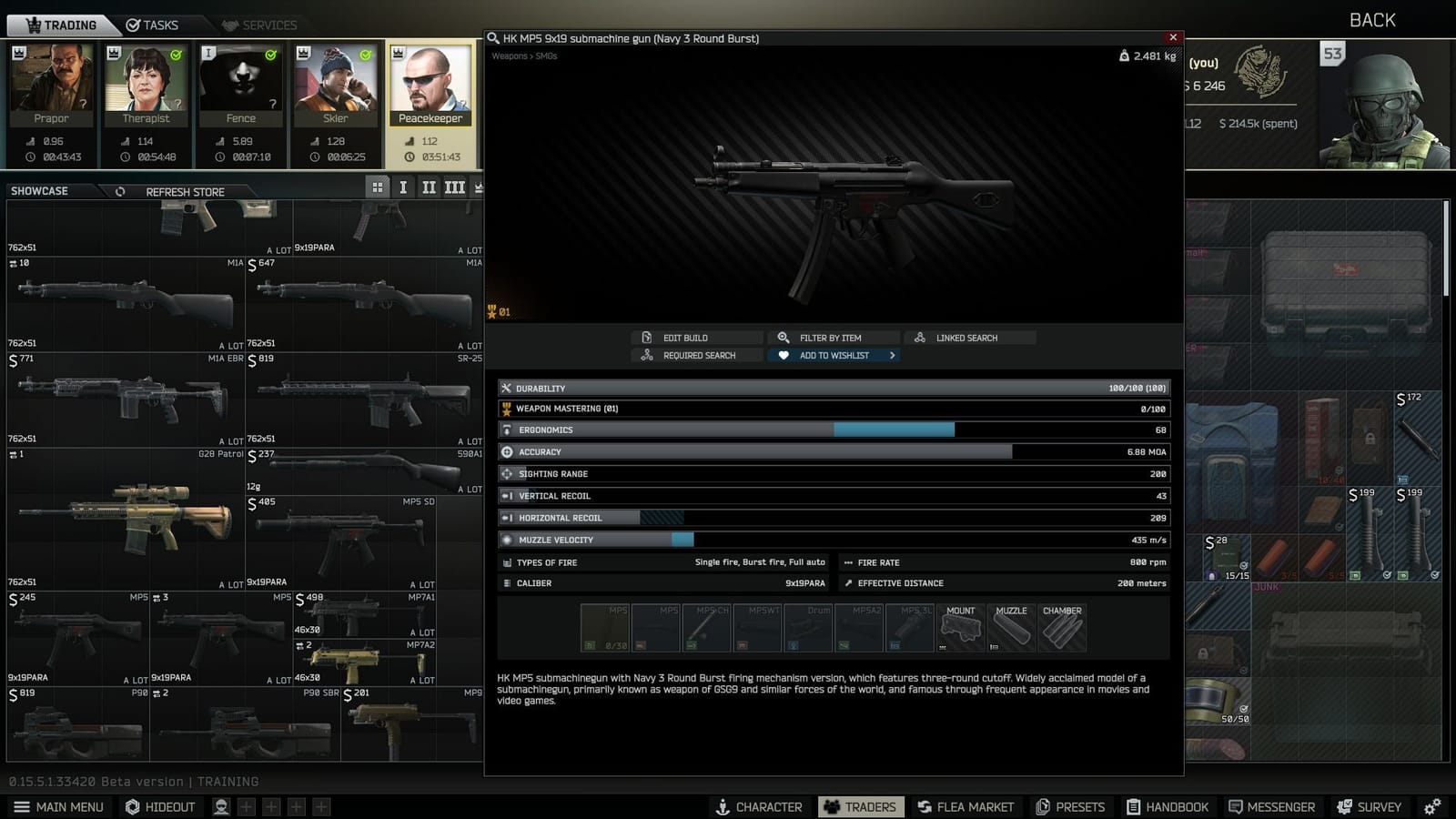Open the Flea Market from the bottom bar

pos(966,806)
